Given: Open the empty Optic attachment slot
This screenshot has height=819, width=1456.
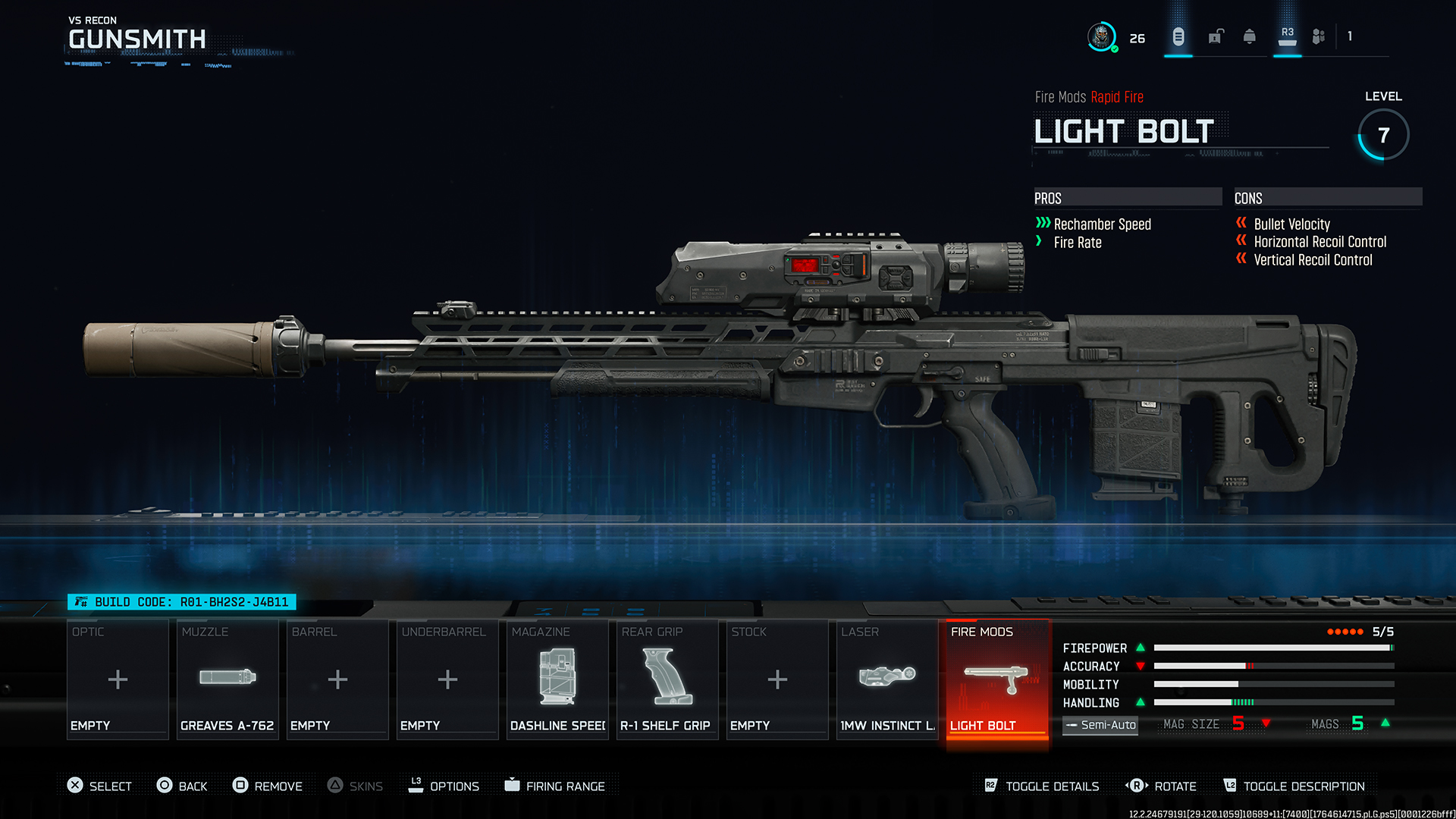Looking at the screenshot, I should tap(118, 679).
